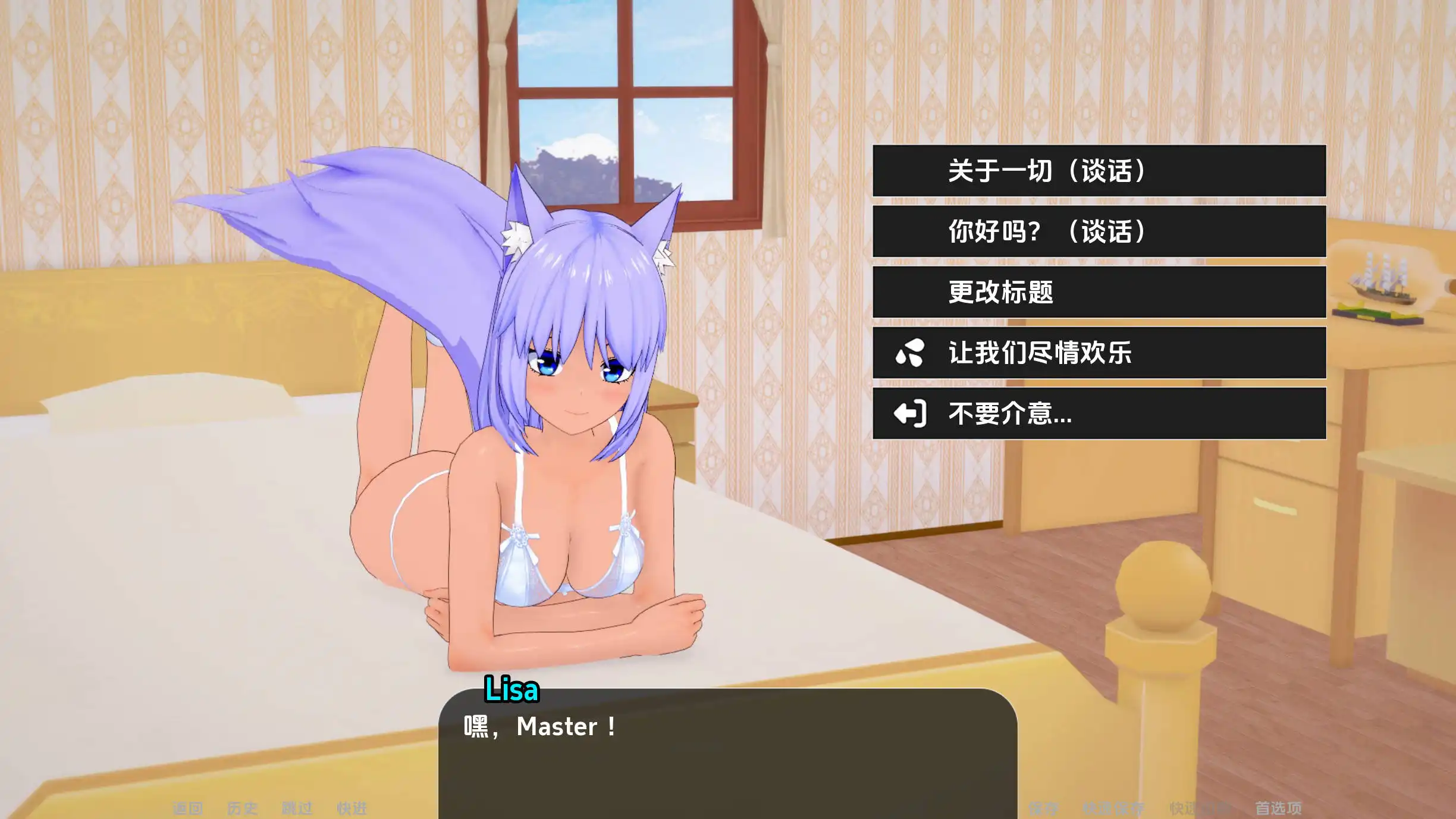Open 首选项 preferences screen

(x=1279, y=808)
